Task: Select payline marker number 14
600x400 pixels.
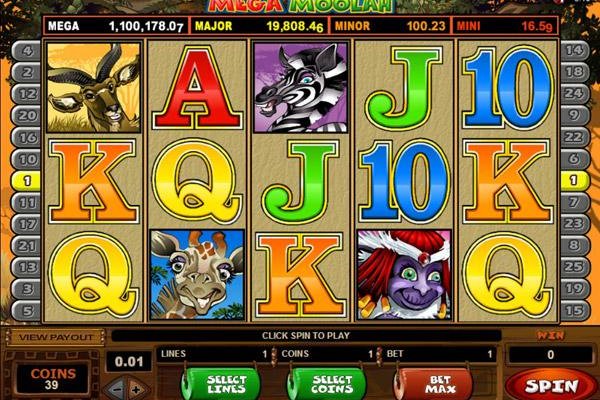Action: (x=574, y=48)
